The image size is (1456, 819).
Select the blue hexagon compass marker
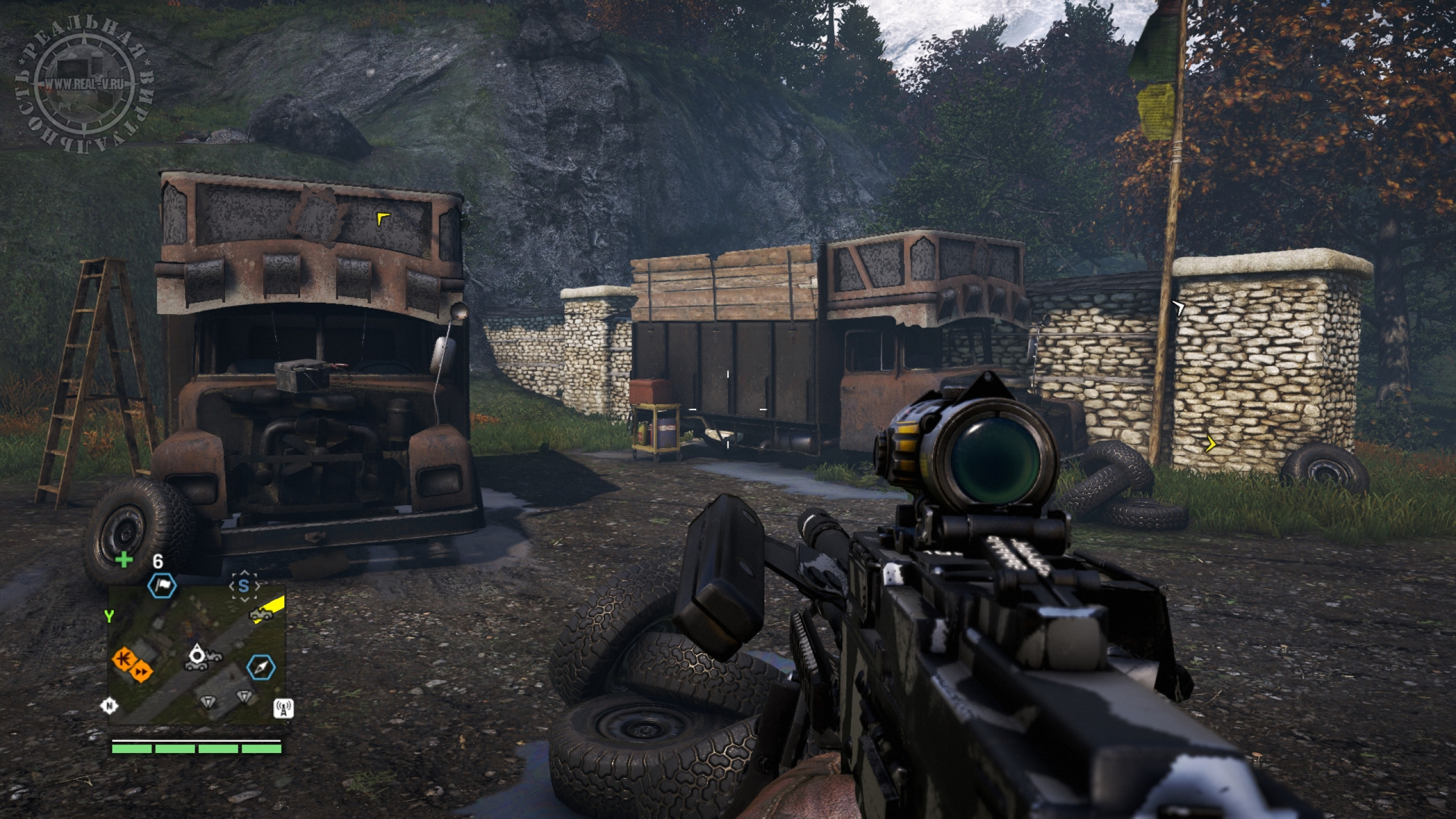point(261,667)
